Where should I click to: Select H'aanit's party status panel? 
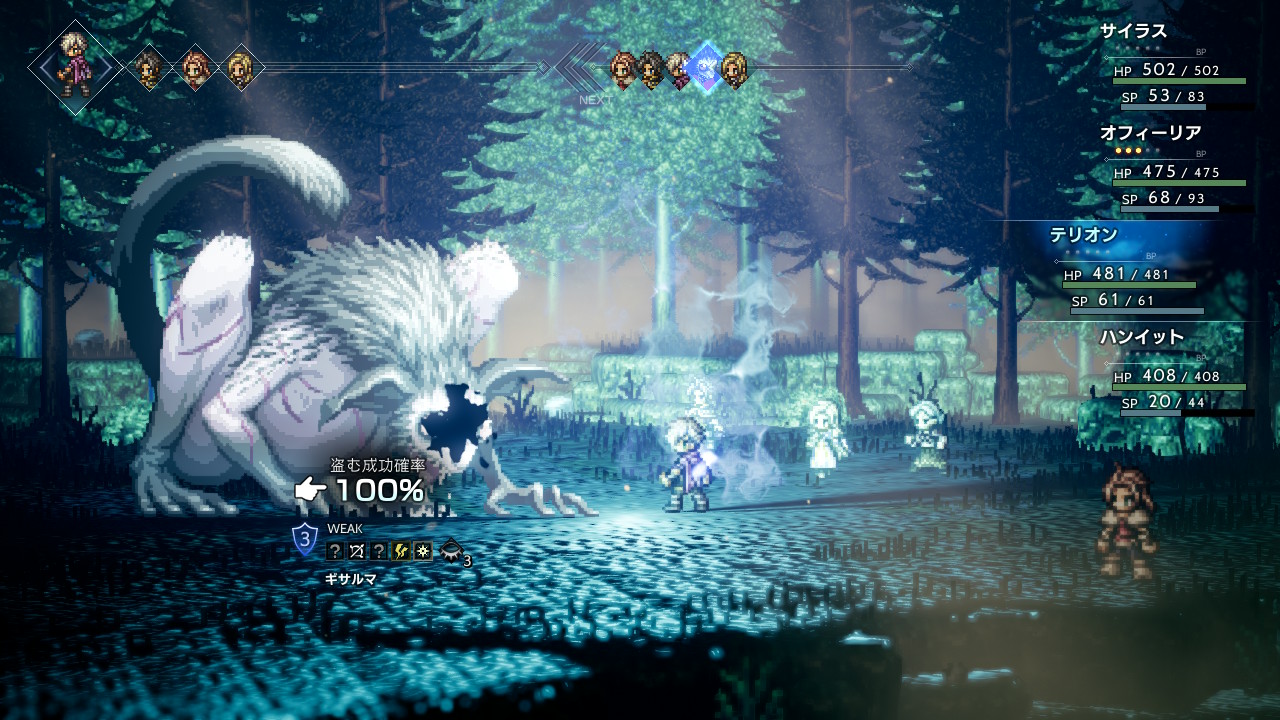tap(1175, 374)
